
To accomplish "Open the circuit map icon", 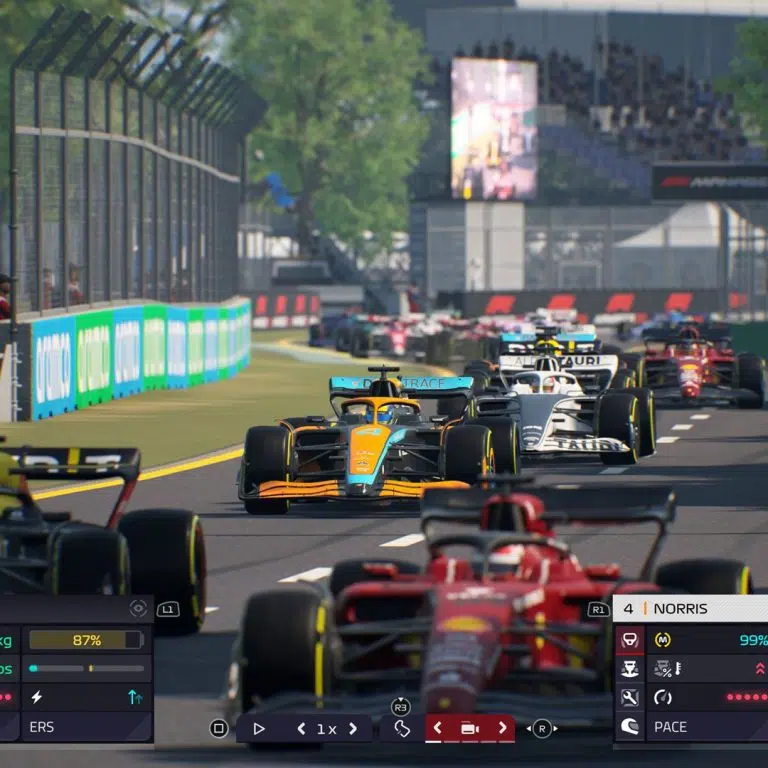I will click(401, 729).
